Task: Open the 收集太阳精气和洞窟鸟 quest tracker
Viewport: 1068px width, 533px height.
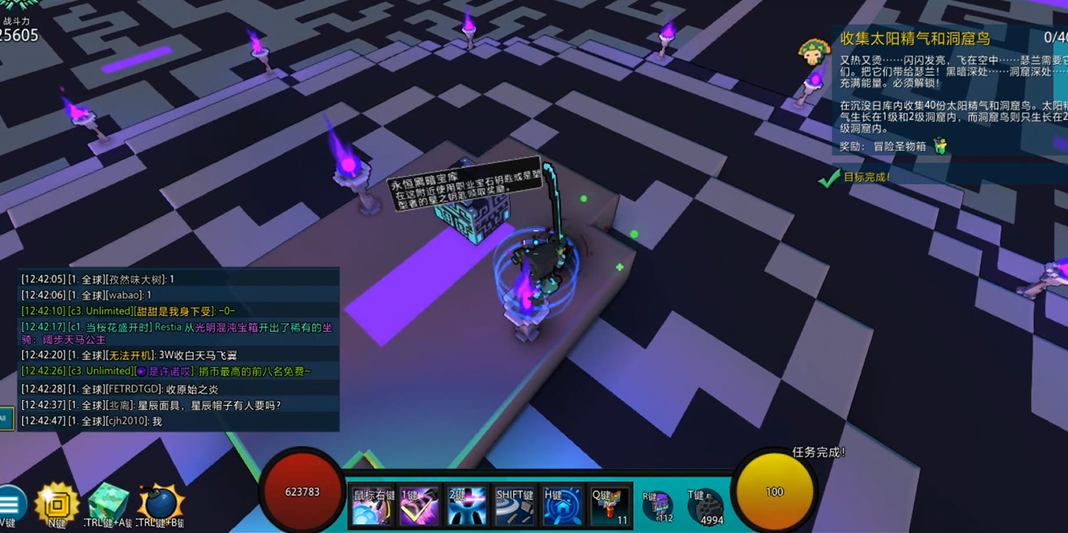Action: coord(914,39)
